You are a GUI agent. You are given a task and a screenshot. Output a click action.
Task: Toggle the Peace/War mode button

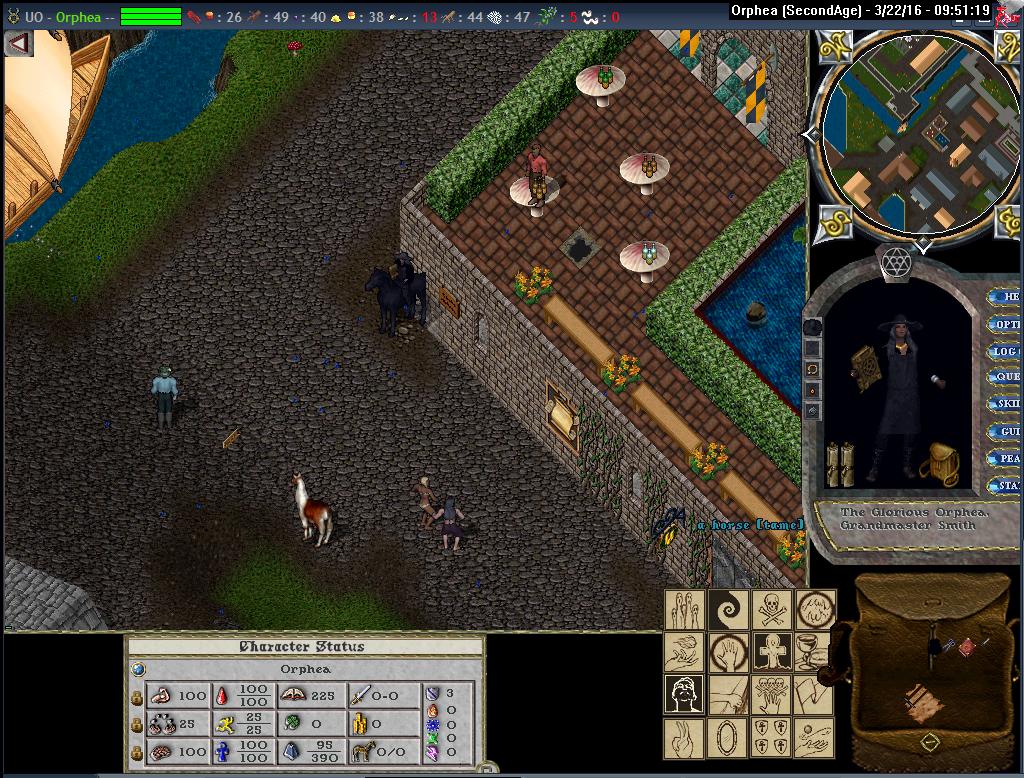coord(1005,459)
